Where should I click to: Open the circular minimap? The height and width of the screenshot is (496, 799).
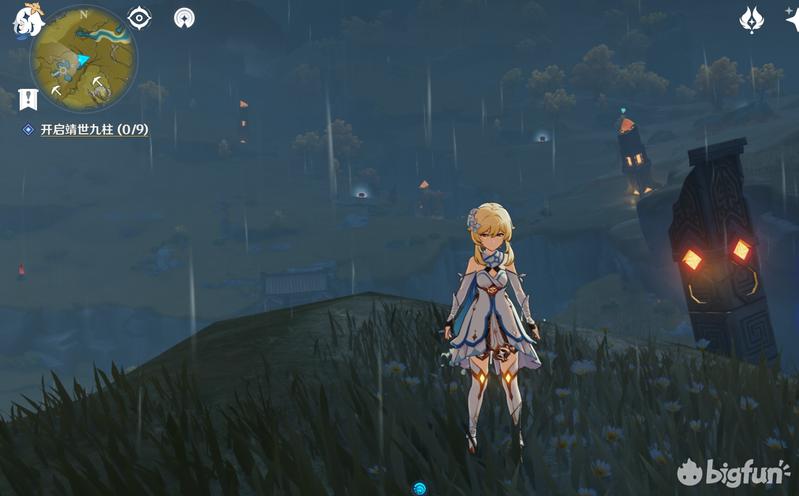tap(84, 59)
